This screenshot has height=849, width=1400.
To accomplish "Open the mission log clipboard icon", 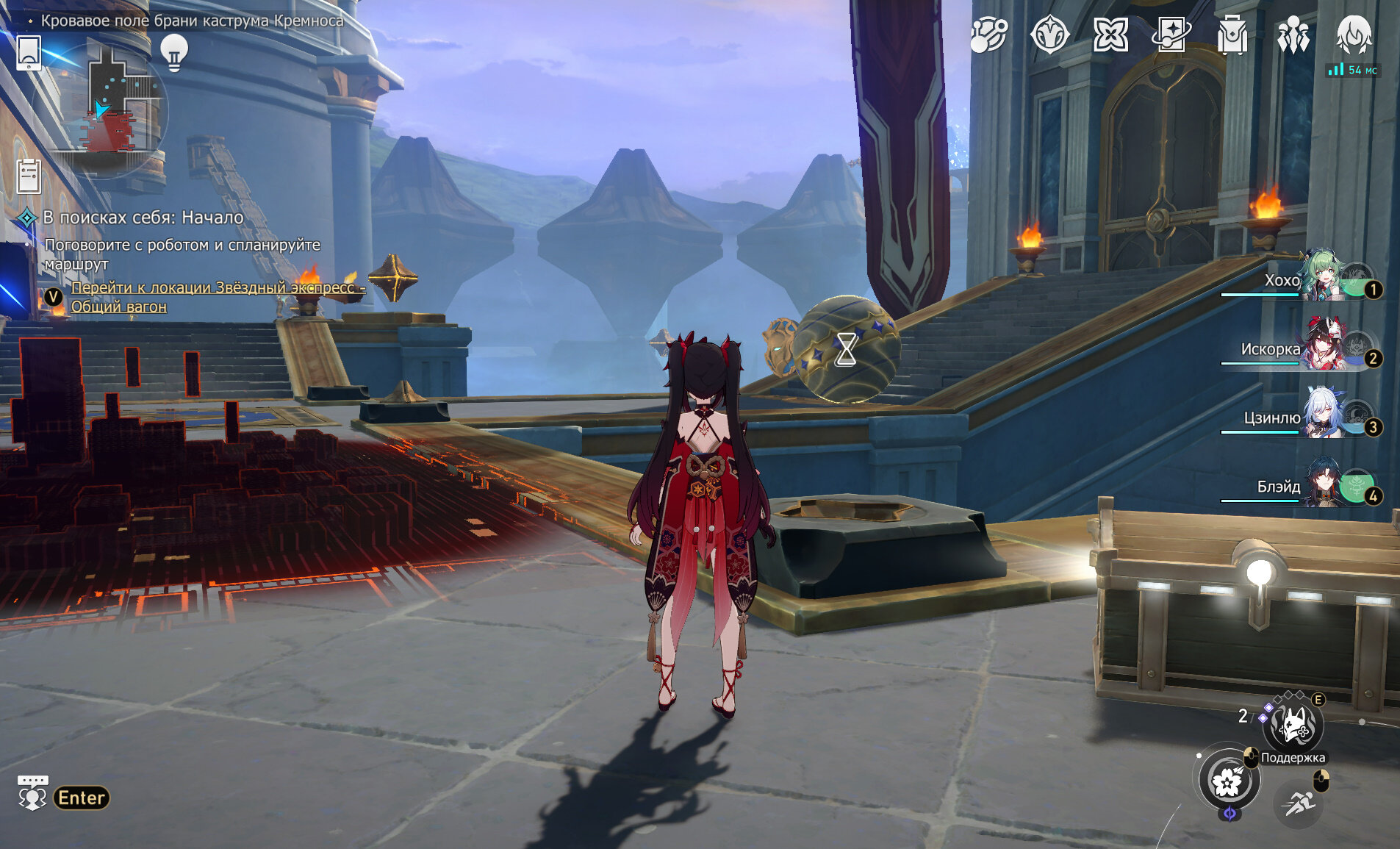I will coord(29,176).
